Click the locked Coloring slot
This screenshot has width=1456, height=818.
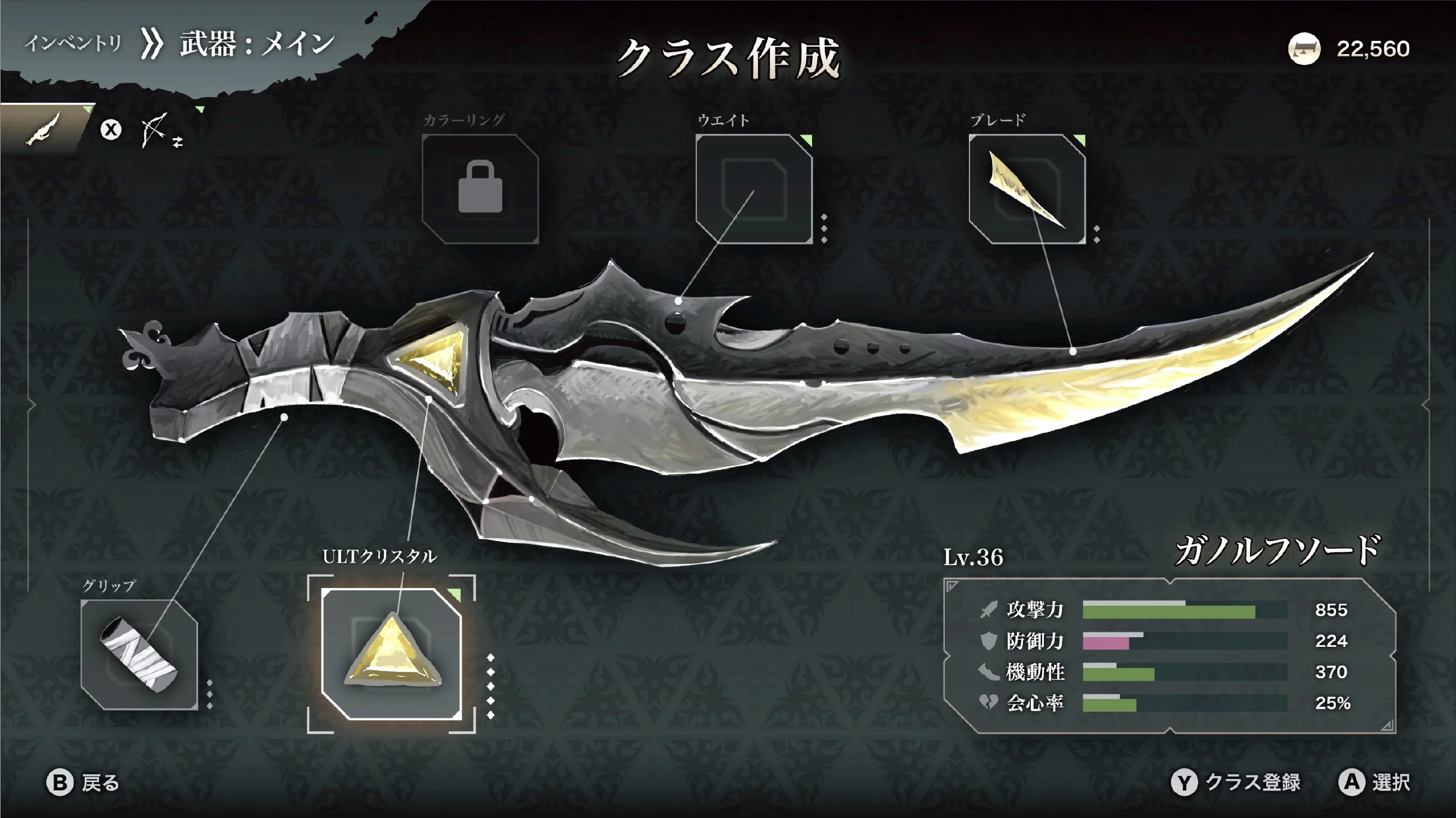pos(480,189)
